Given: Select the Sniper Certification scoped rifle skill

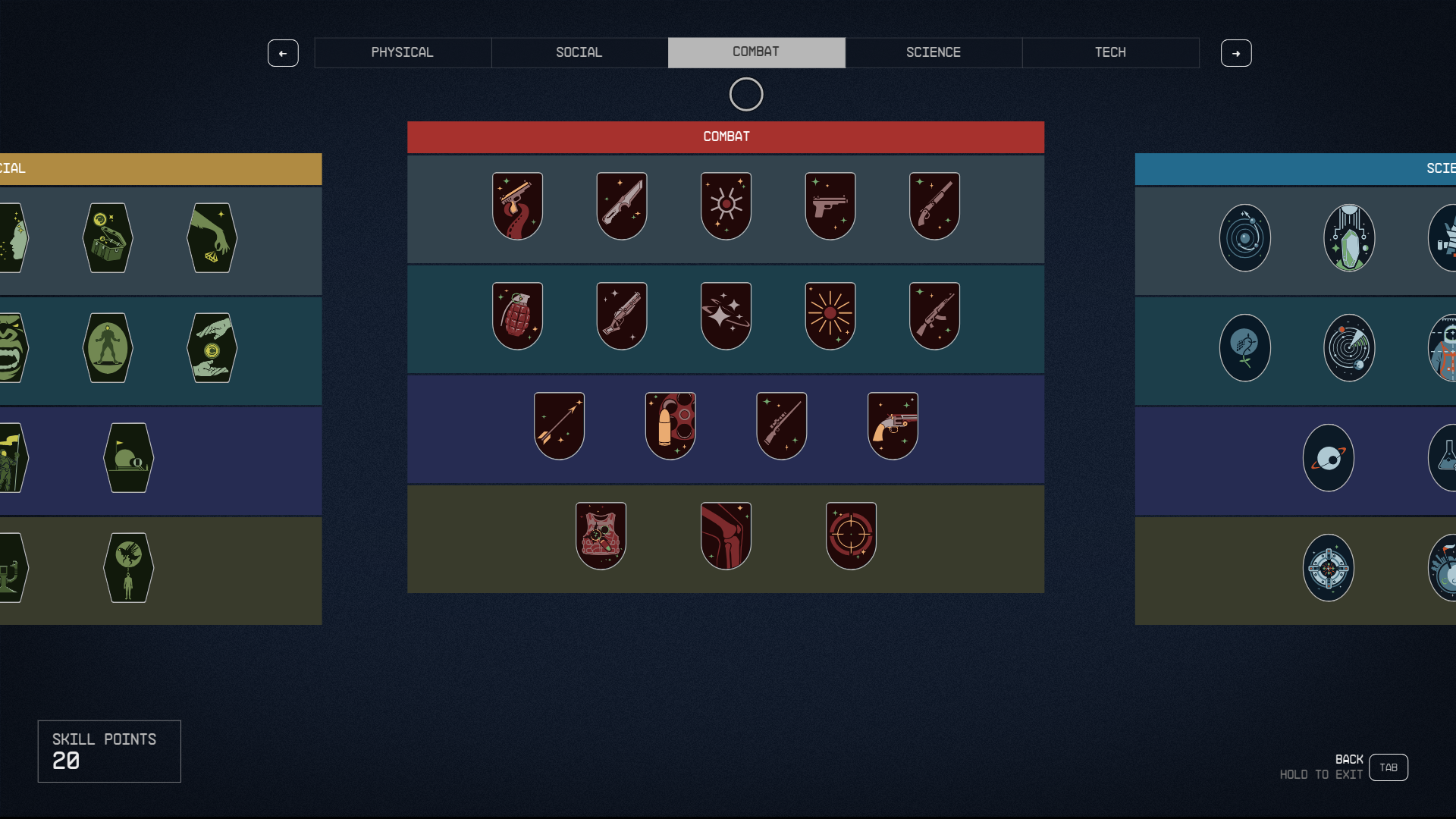Looking at the screenshot, I should click(x=781, y=425).
